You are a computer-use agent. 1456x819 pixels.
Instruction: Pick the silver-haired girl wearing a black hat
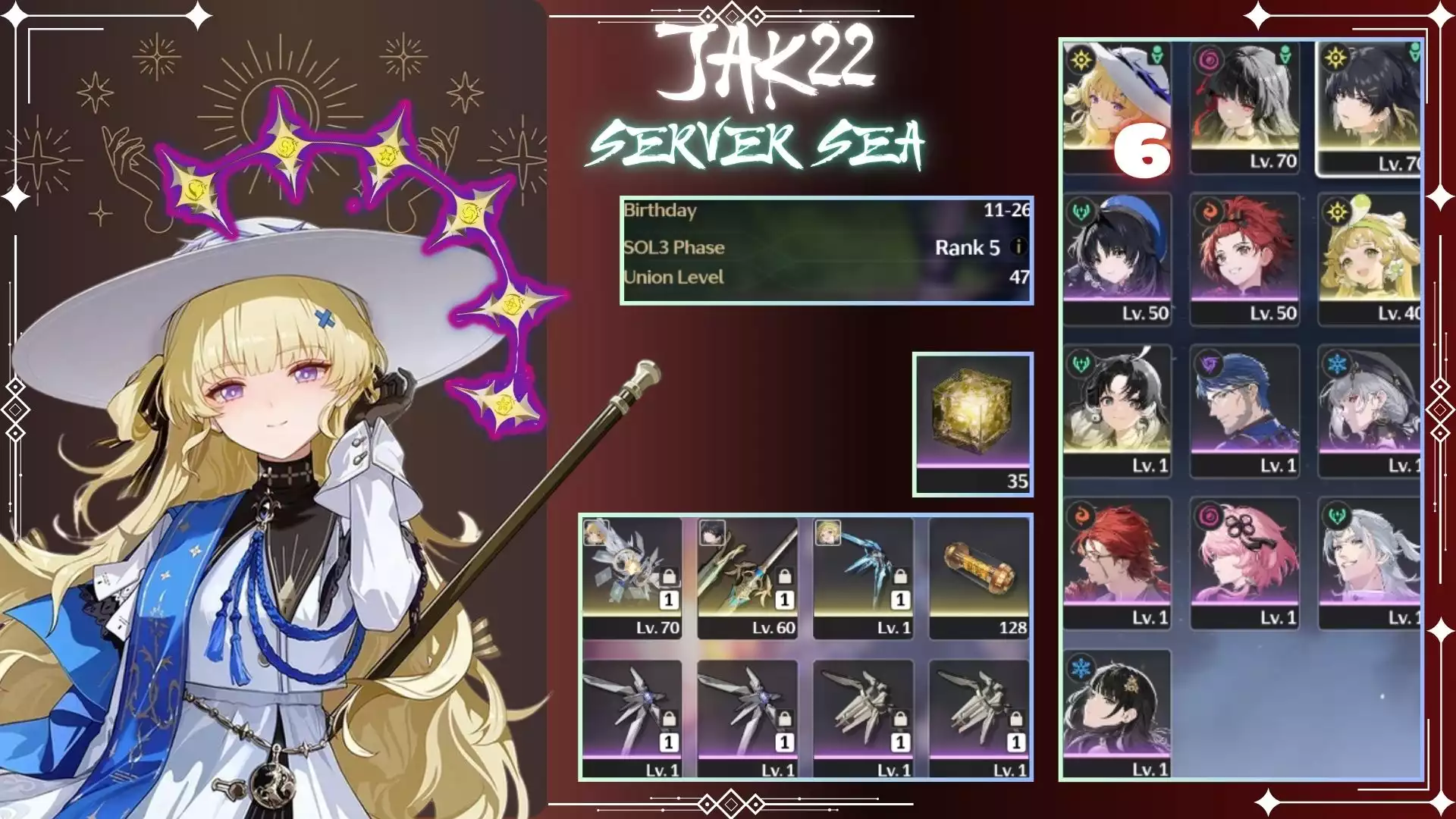1370,410
